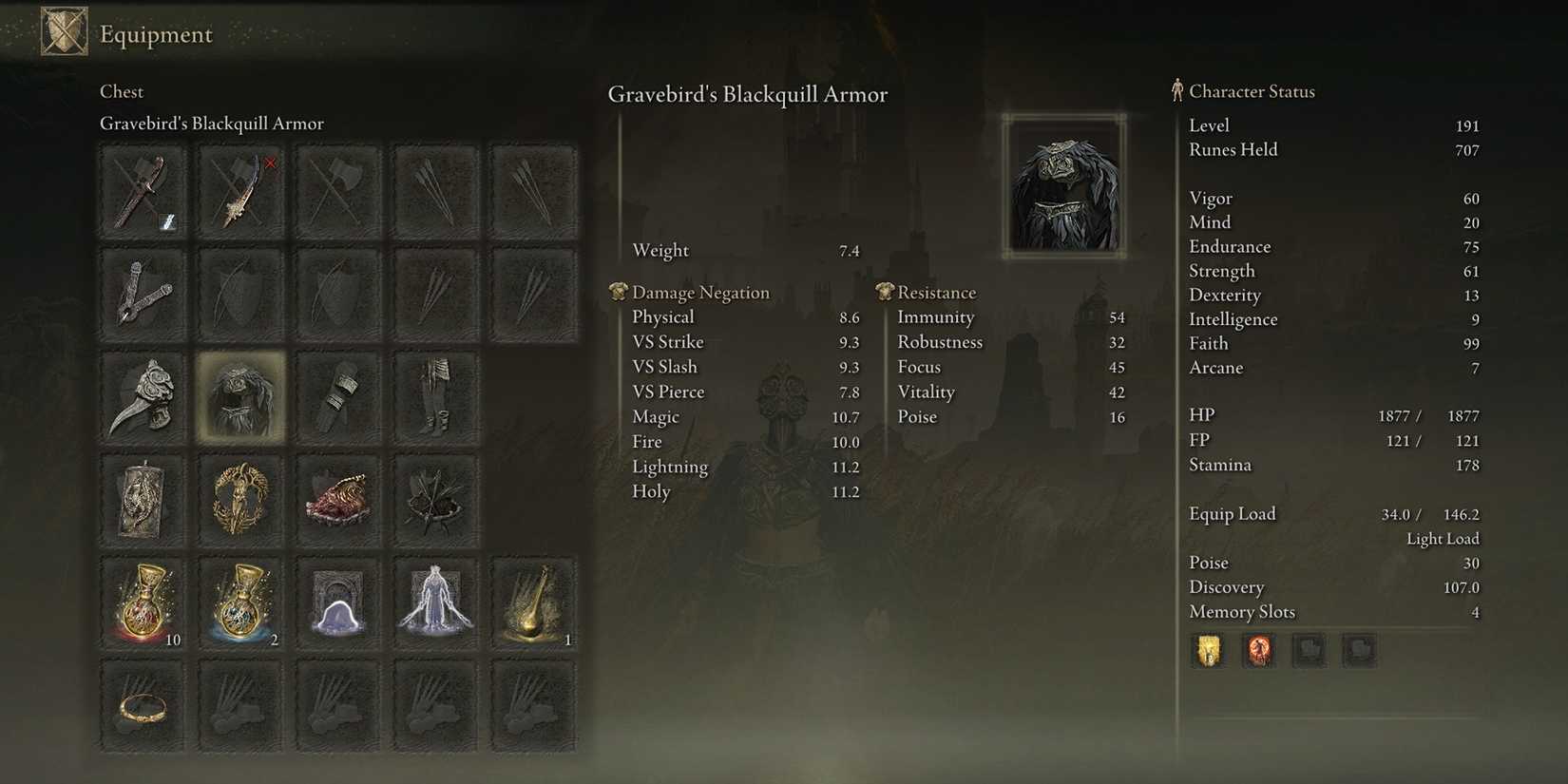Screen dimensions: 1568x784
Task: Select the shield slot in the second row
Action: point(239,295)
